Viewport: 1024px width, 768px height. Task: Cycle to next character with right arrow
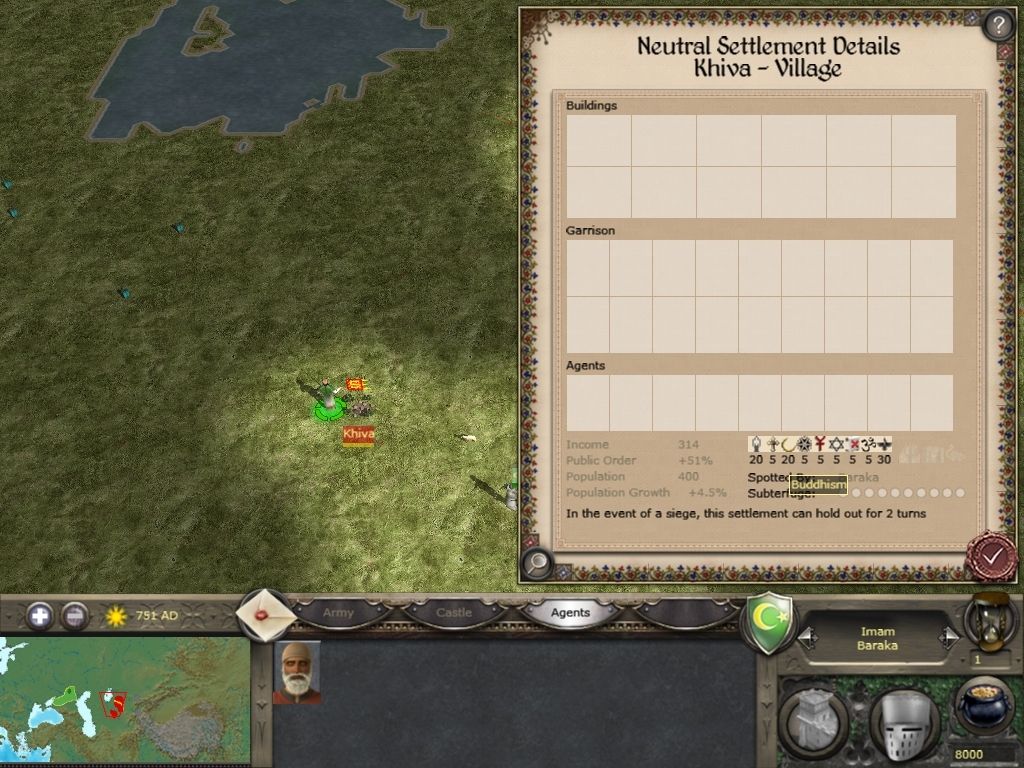click(x=948, y=638)
